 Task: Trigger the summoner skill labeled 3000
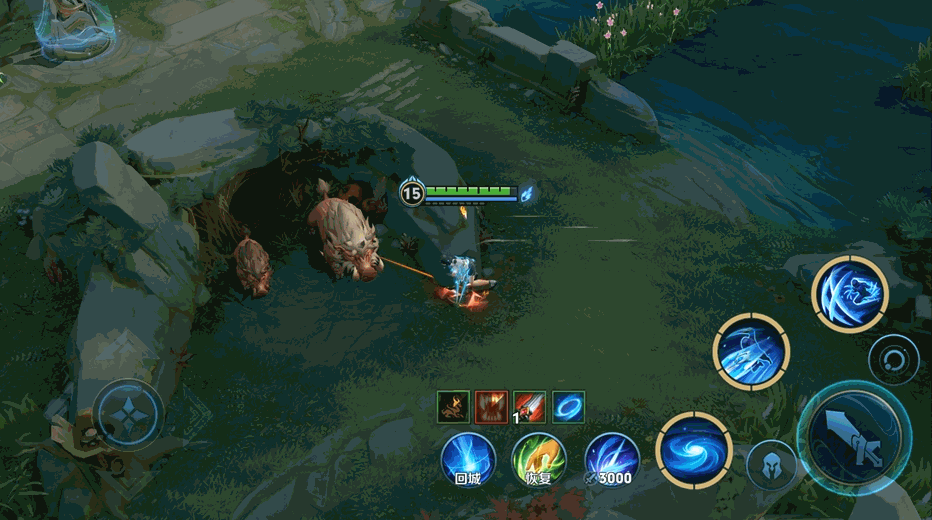pyautogui.click(x=611, y=460)
